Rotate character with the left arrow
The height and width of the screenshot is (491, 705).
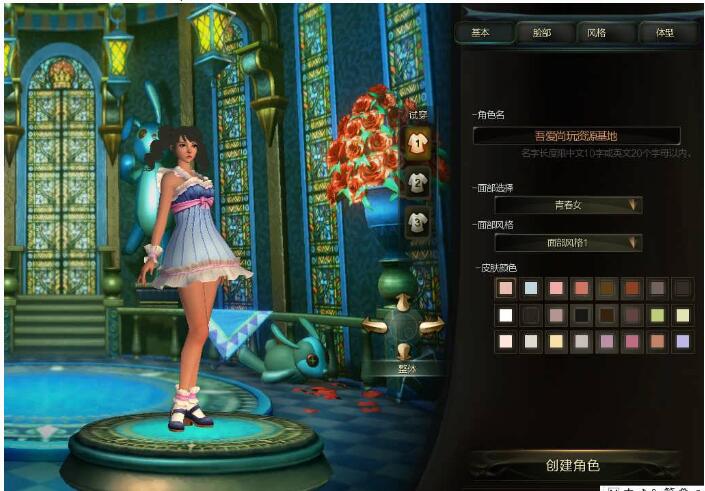(375, 325)
